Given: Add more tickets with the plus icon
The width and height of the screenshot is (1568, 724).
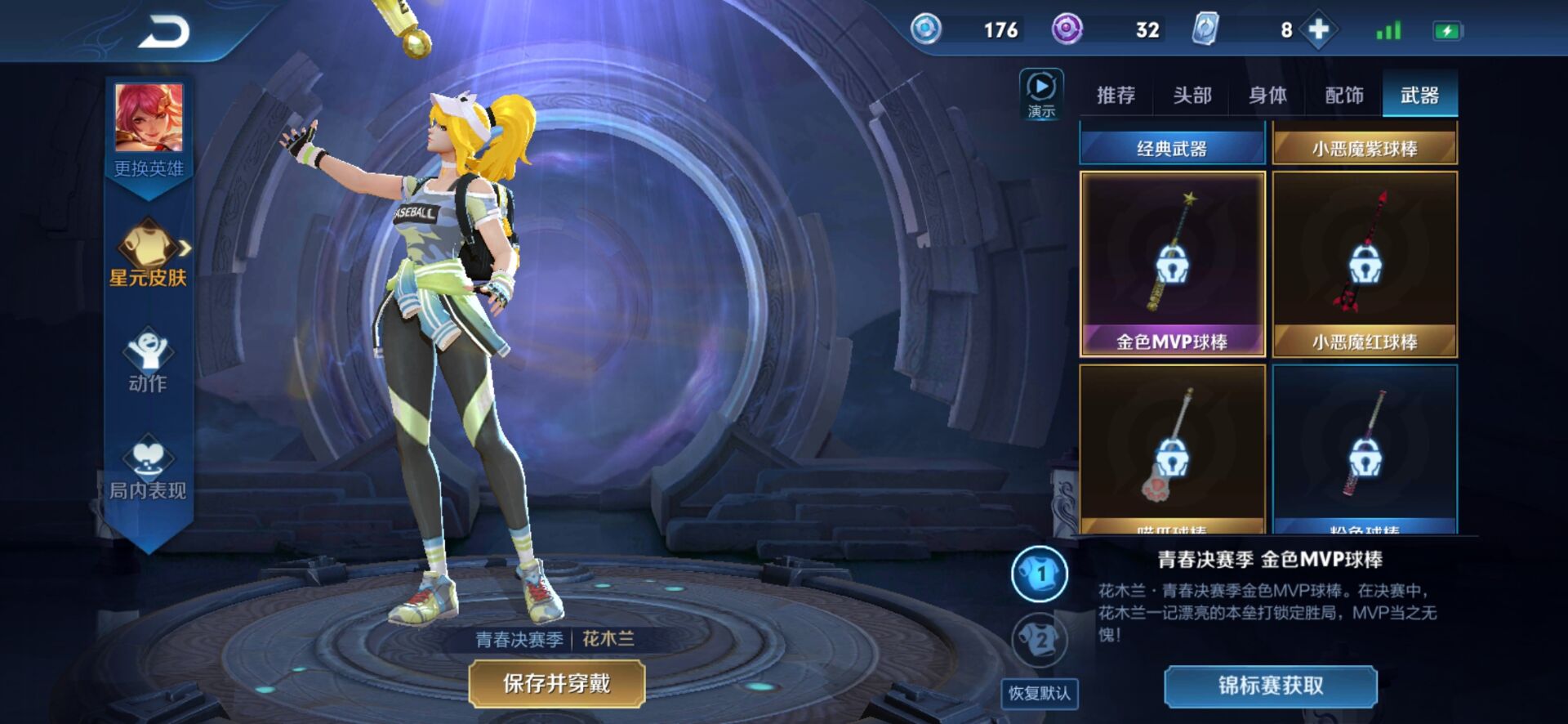Looking at the screenshot, I should pyautogui.click(x=1319, y=30).
